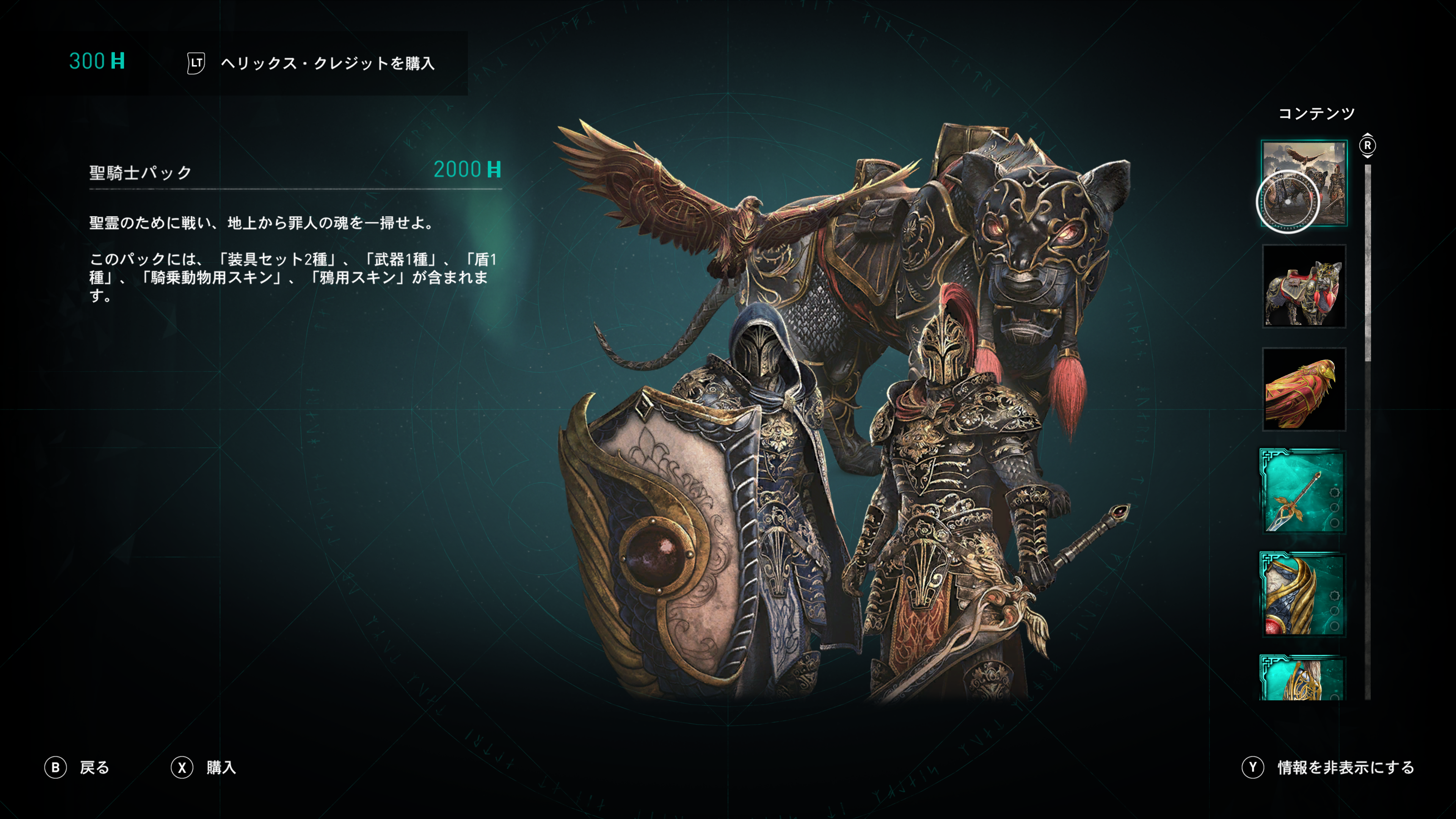Choose the sword weapon thumbnail
The height and width of the screenshot is (819, 1456).
coord(1303,492)
